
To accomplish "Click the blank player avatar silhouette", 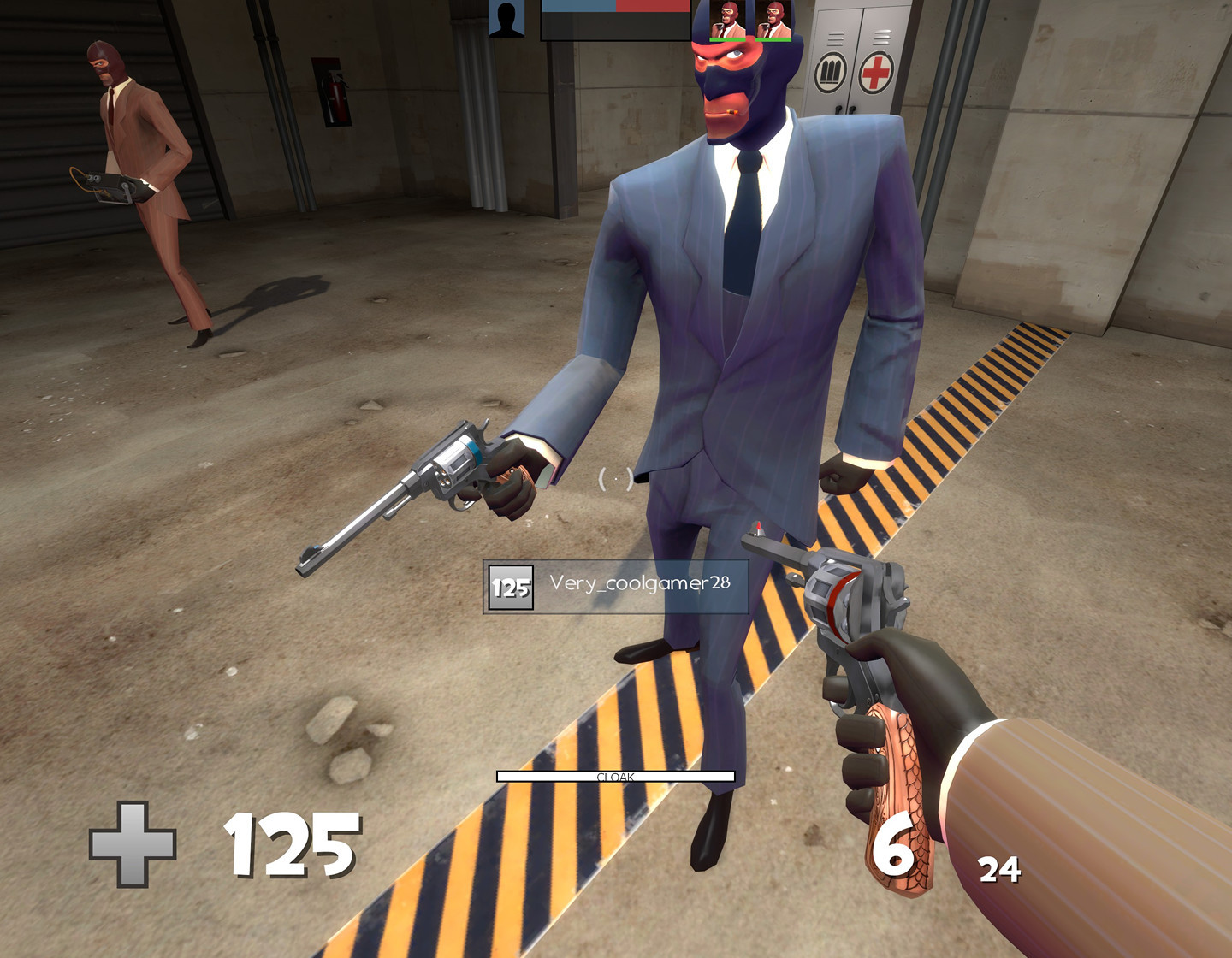I will point(505,19).
